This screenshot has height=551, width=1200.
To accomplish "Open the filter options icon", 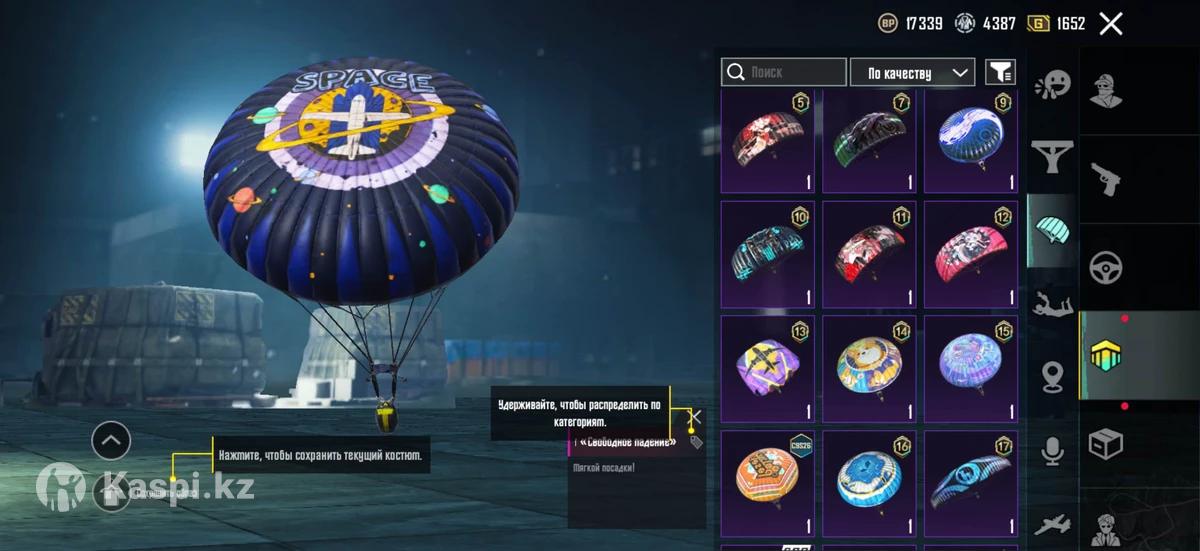I will coord(1000,72).
